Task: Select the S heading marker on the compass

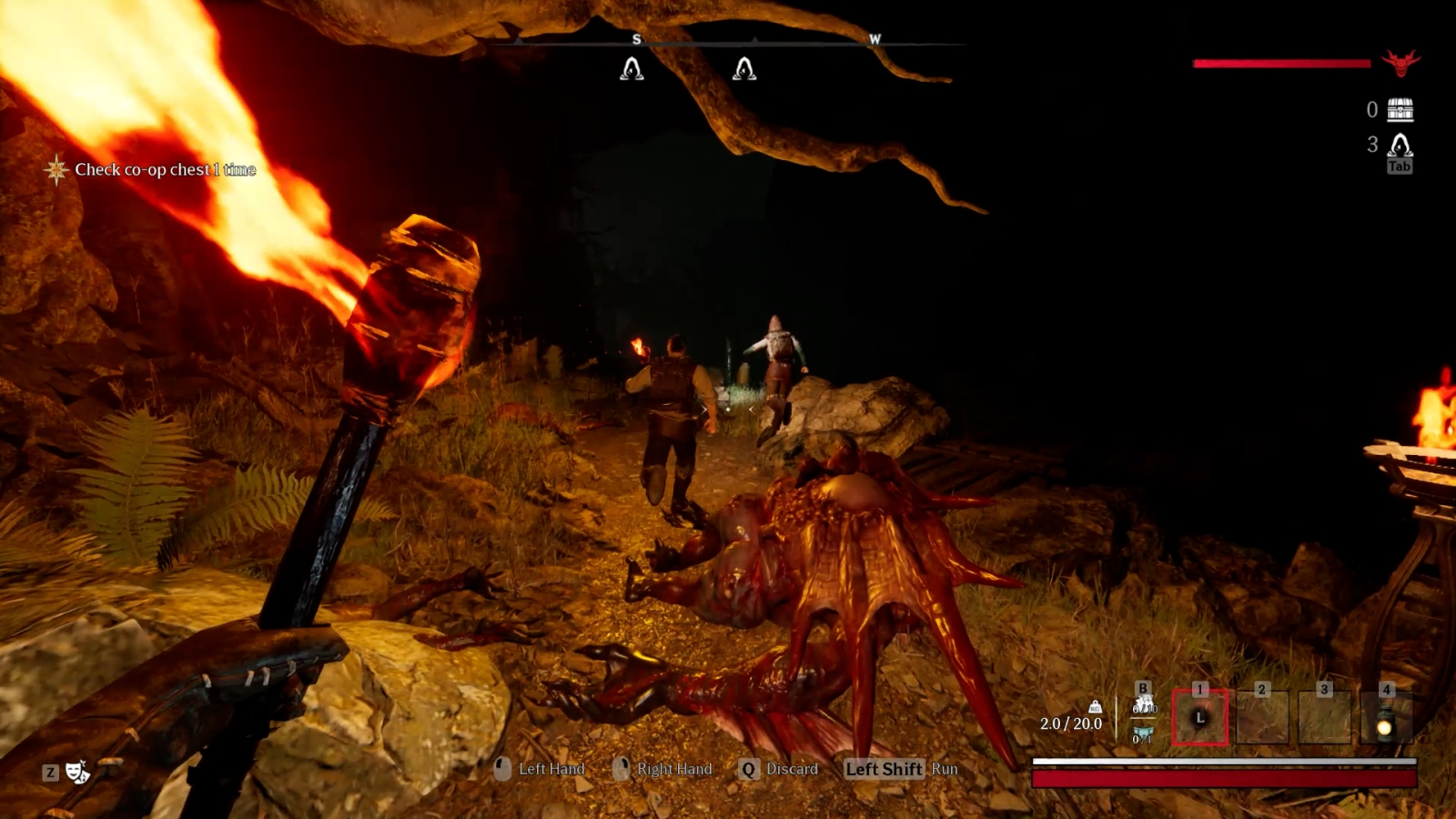Action: [637, 40]
